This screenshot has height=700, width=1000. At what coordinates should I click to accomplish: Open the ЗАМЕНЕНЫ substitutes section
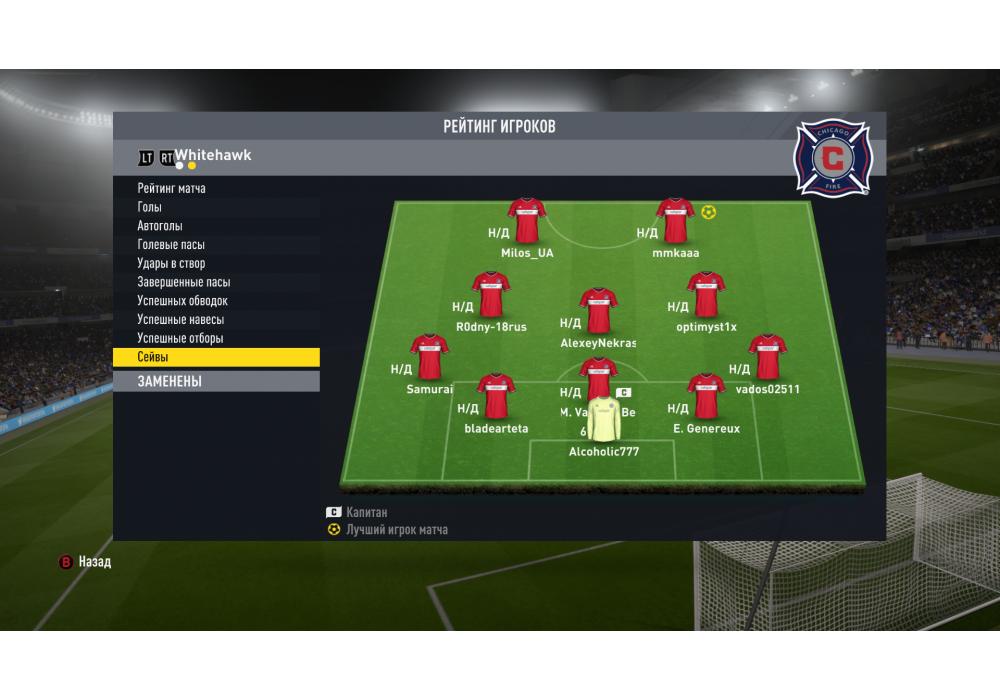215,381
